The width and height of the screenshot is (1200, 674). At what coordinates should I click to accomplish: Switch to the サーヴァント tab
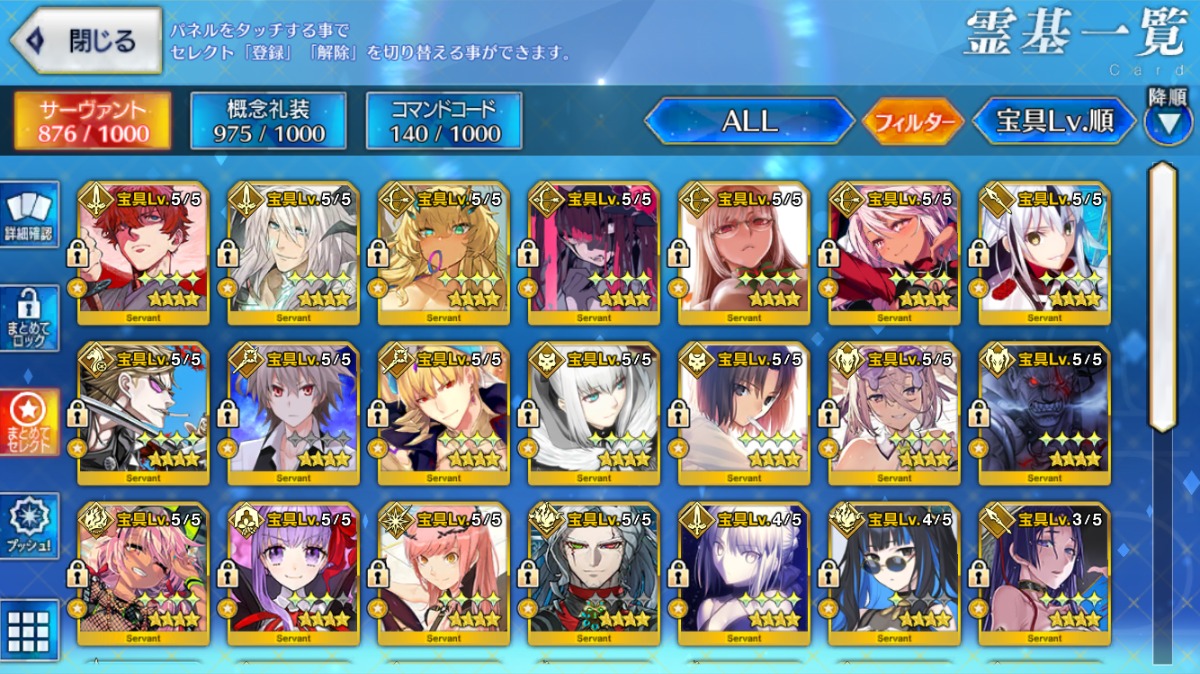(x=92, y=121)
